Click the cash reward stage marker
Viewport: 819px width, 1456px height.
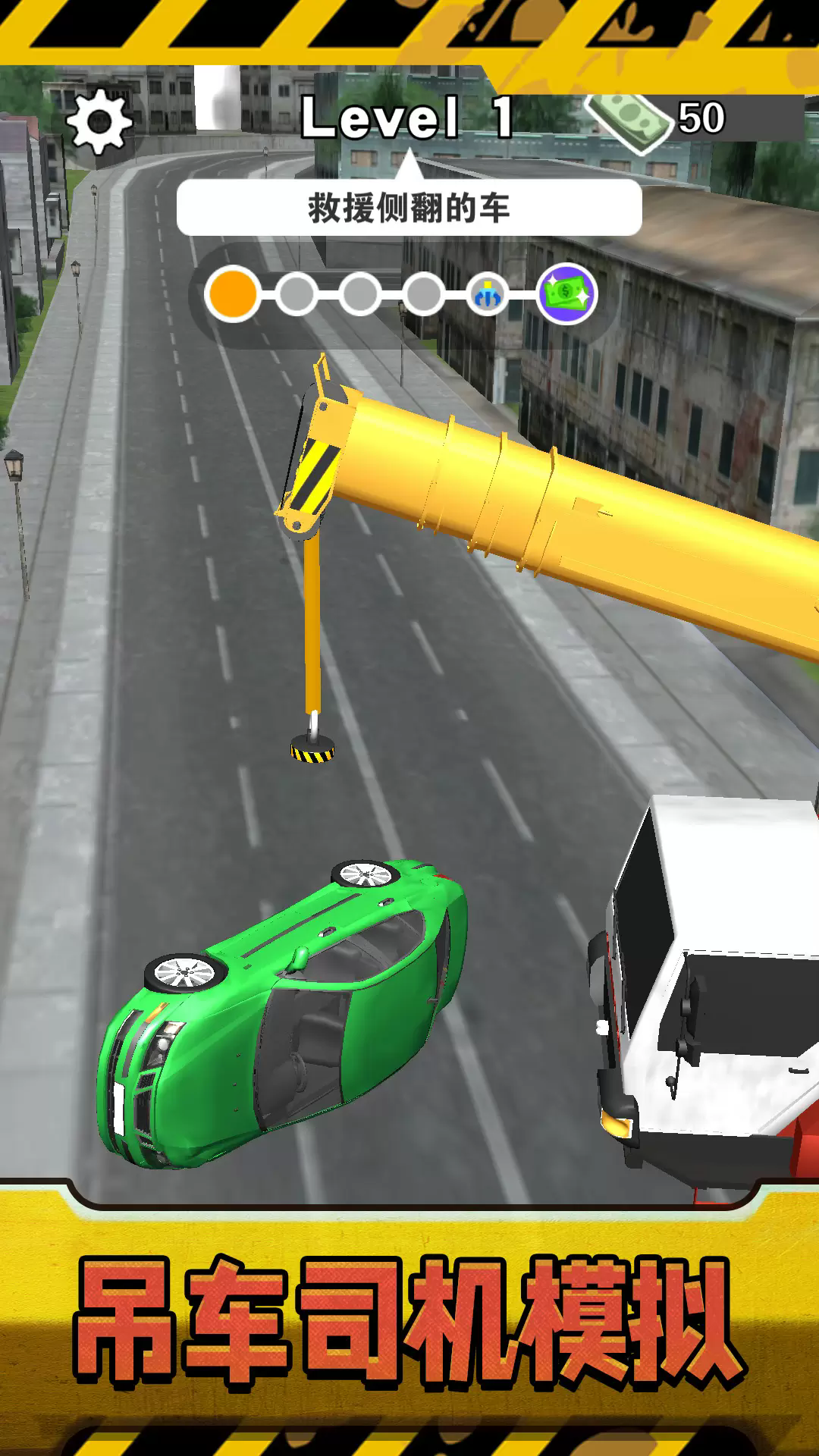click(567, 294)
